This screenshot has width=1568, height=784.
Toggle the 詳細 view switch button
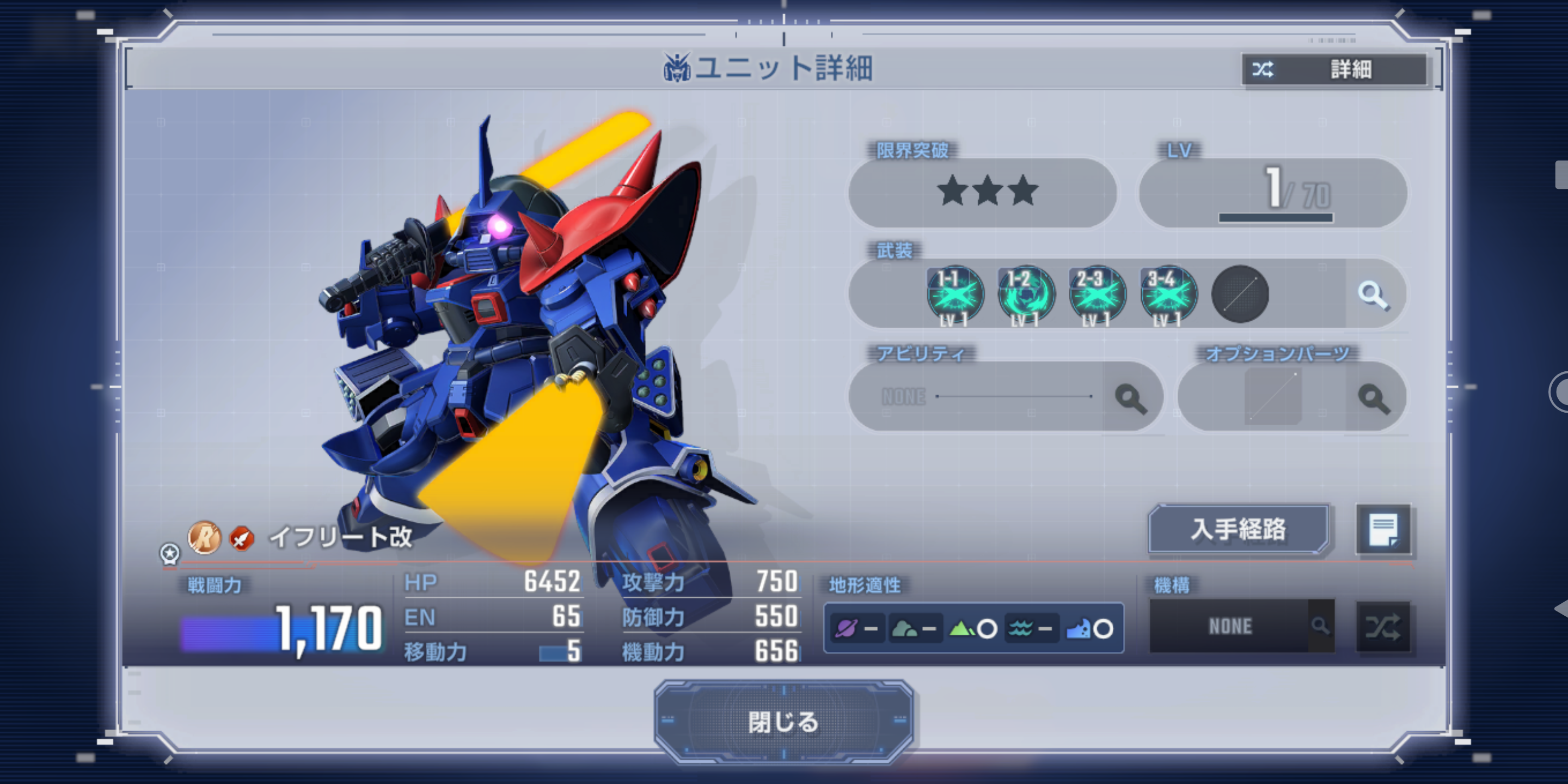click(x=1334, y=69)
